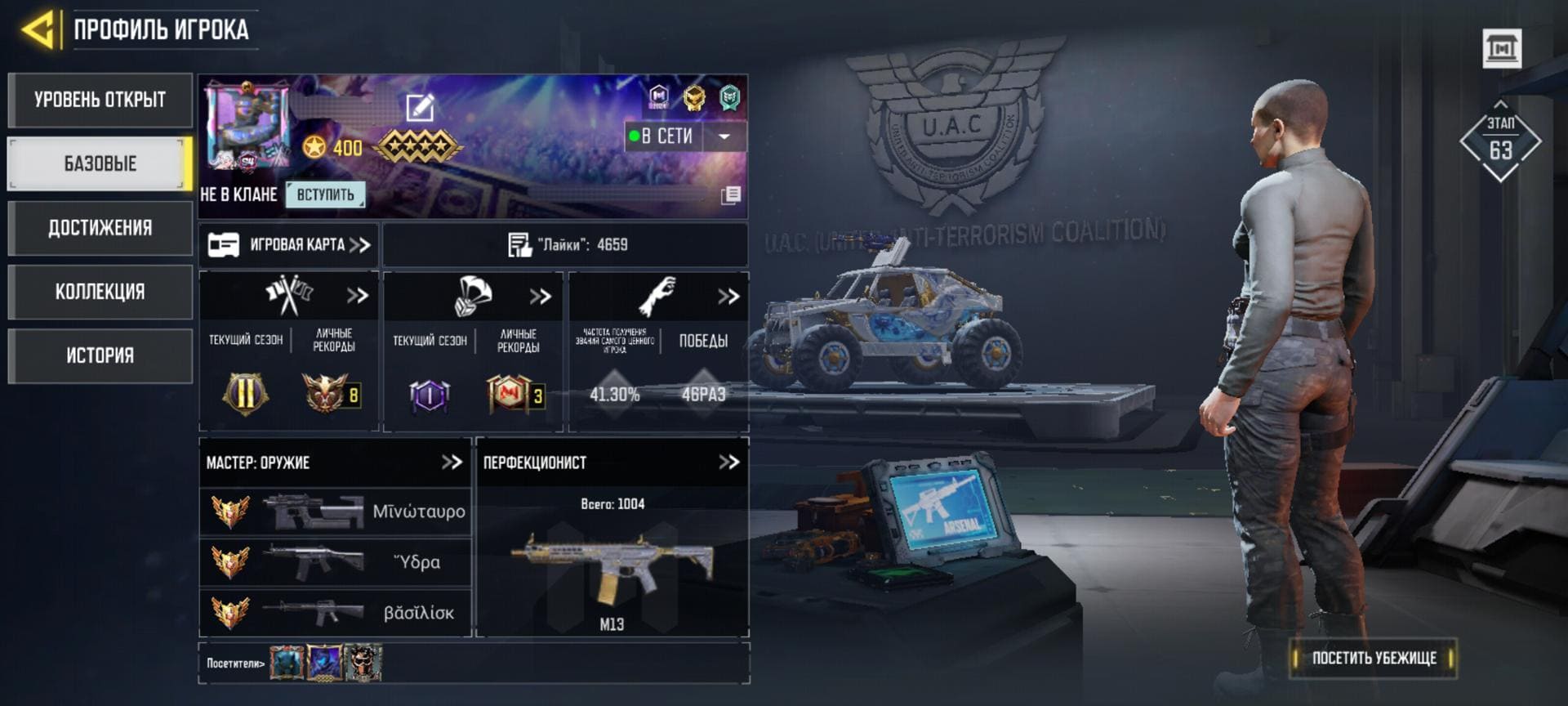
Task: Edit profile with the pencil icon
Action: pos(420,107)
